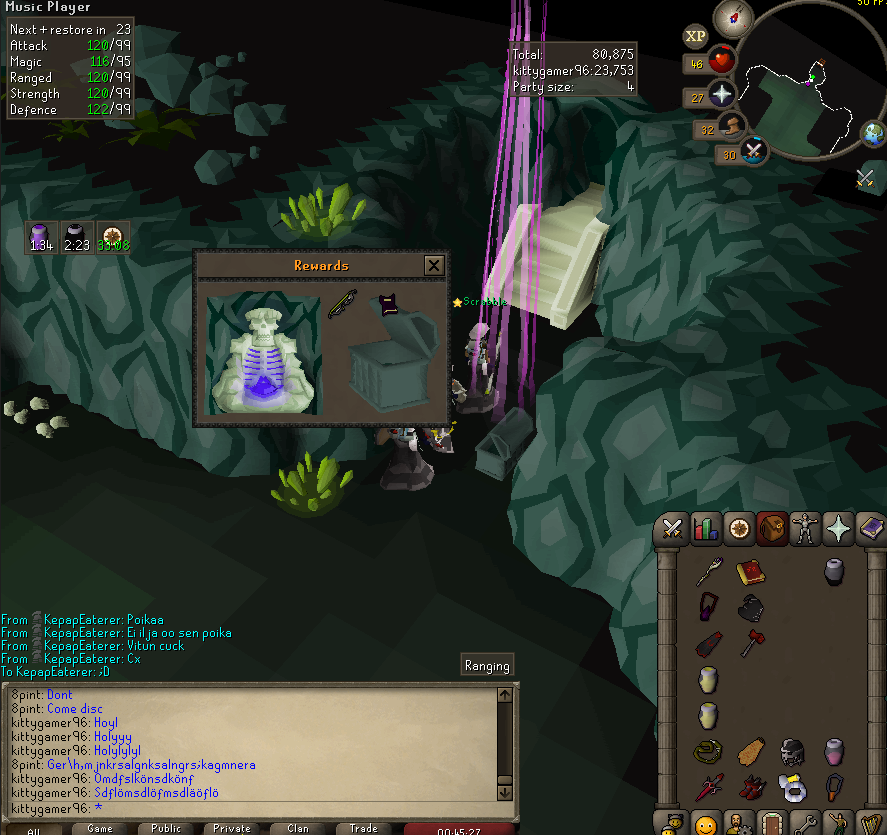Open the Magic spellbook tab
This screenshot has width=887, height=835.
(870, 528)
